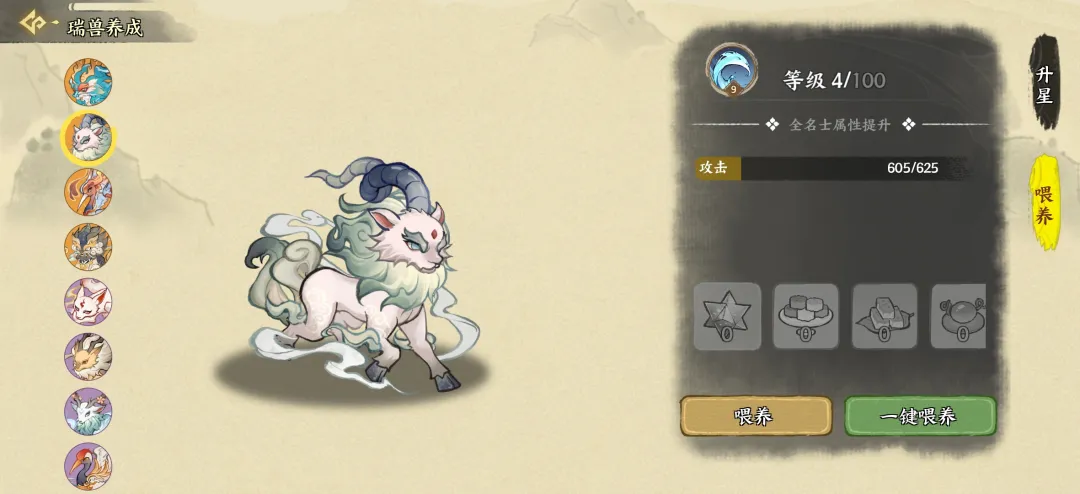Select the highlighted white goat beast portrait
The width and height of the screenshot is (1080, 494).
click(x=88, y=137)
